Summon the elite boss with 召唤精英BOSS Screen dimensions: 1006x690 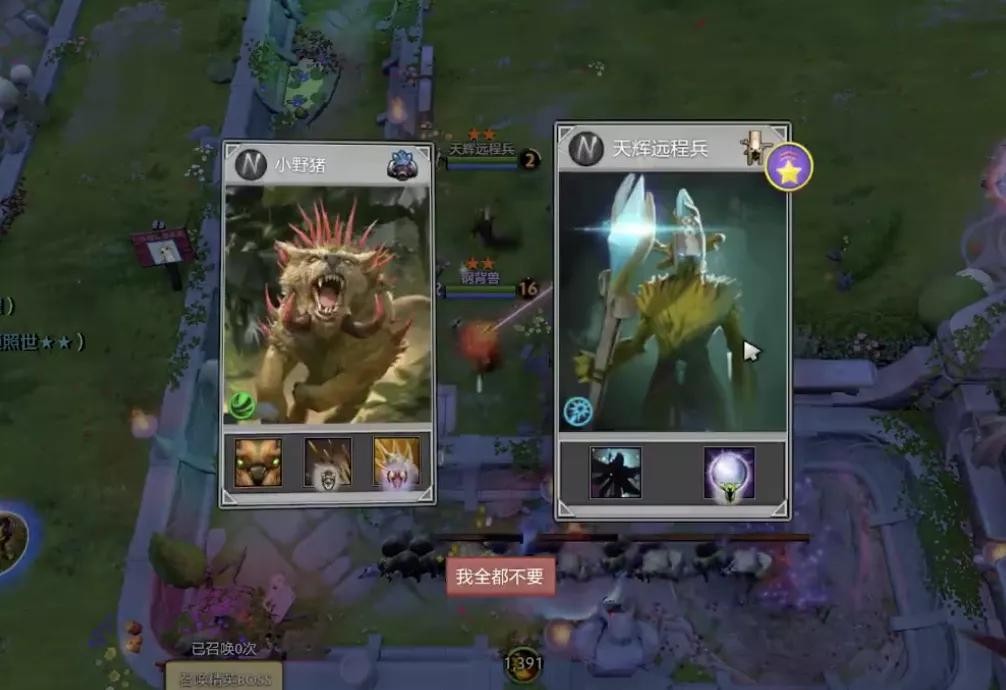224,678
